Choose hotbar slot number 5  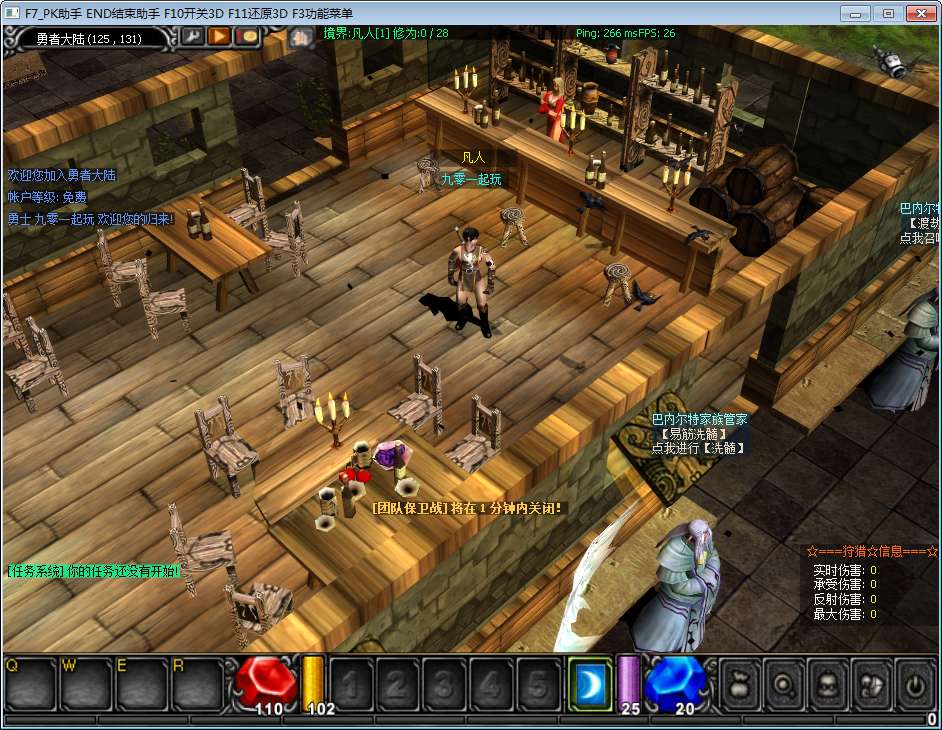click(537, 684)
